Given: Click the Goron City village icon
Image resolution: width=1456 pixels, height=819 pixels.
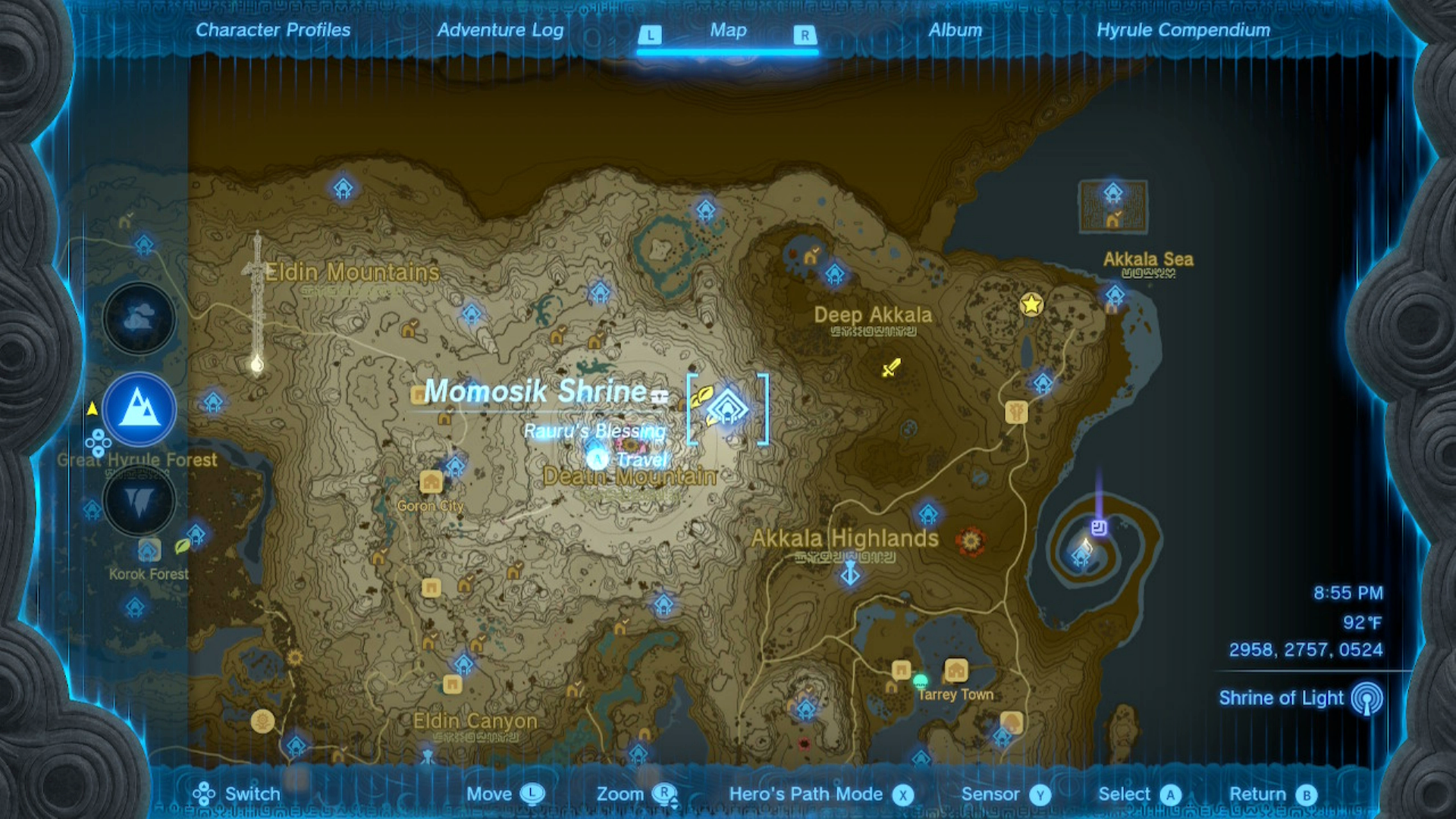Looking at the screenshot, I should (x=431, y=481).
